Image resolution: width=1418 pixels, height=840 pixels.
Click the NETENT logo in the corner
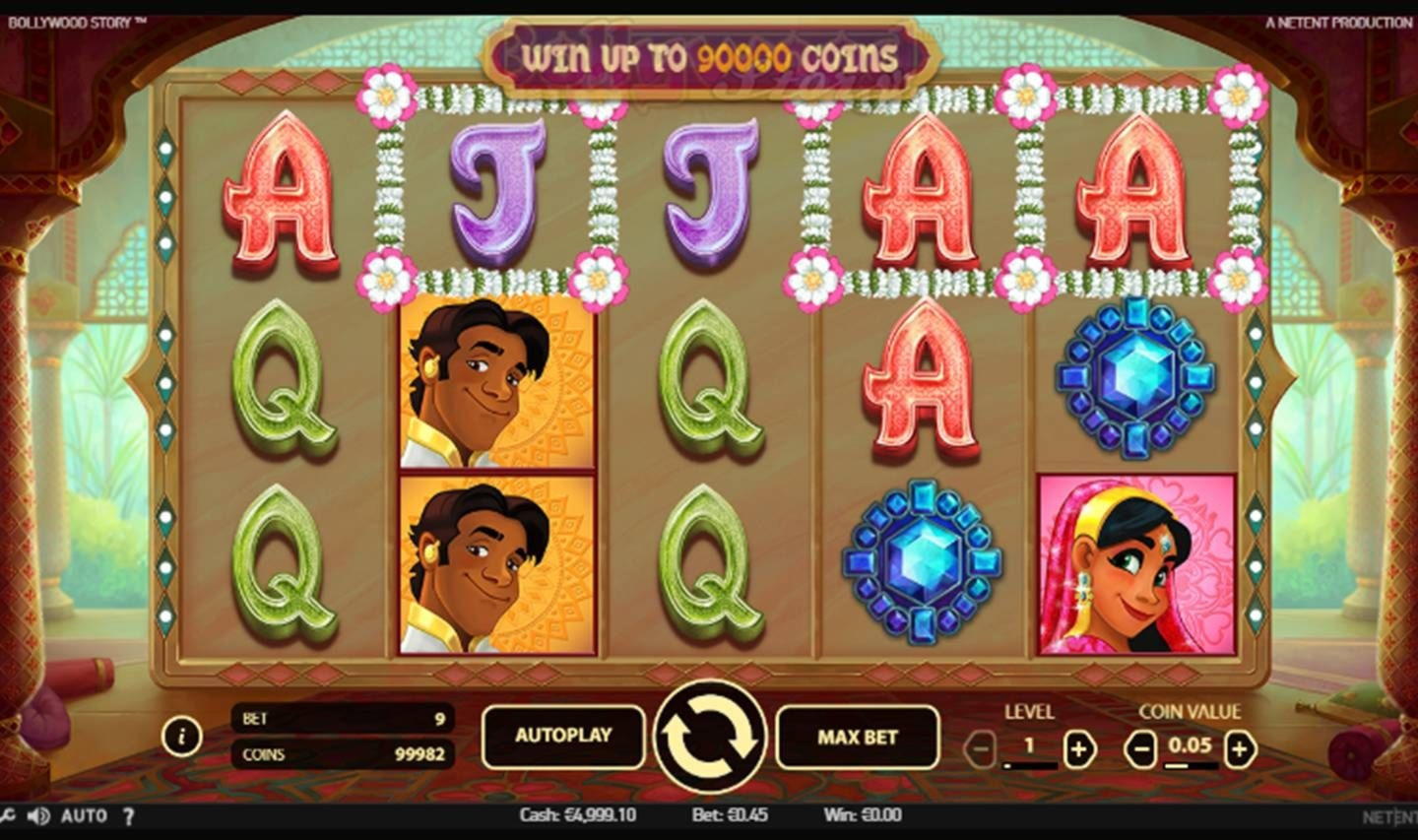click(1390, 815)
